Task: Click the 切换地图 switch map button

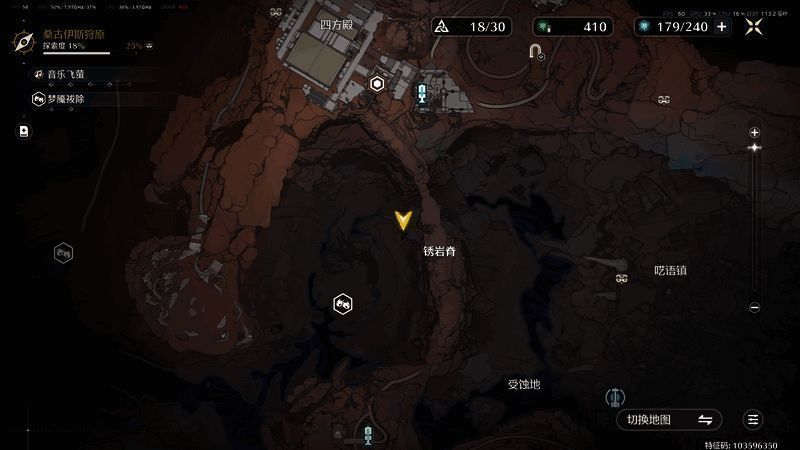Action: point(669,419)
